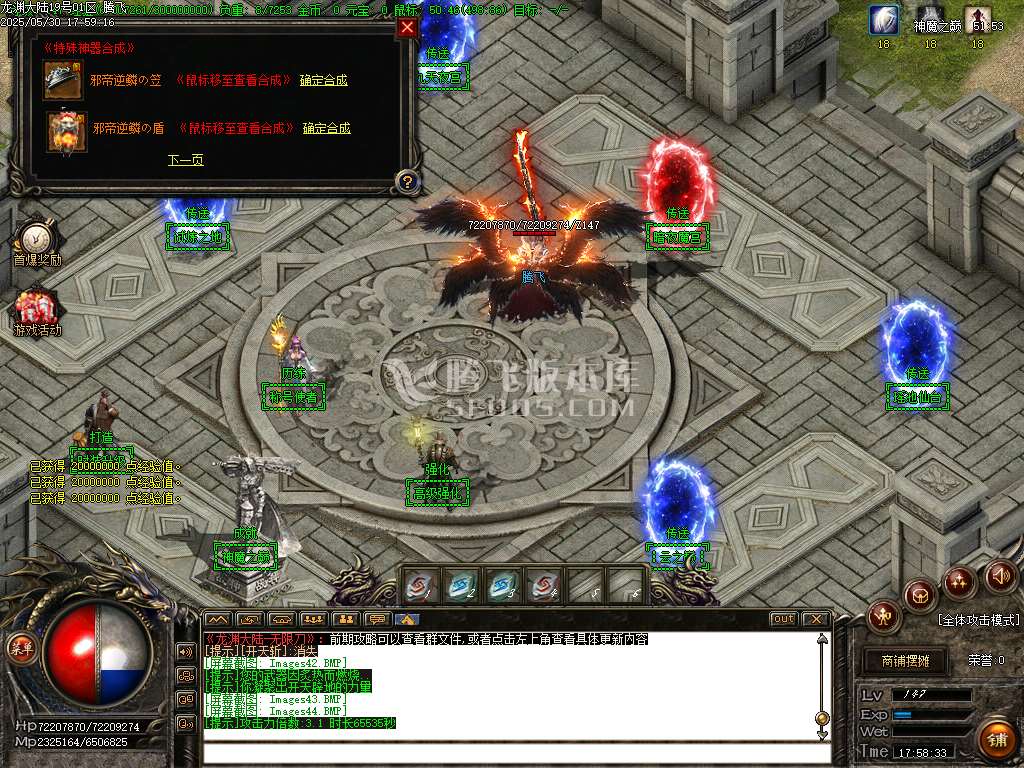Confirm synthesis of 邪帝逆鳞の盾

[x=326, y=128]
